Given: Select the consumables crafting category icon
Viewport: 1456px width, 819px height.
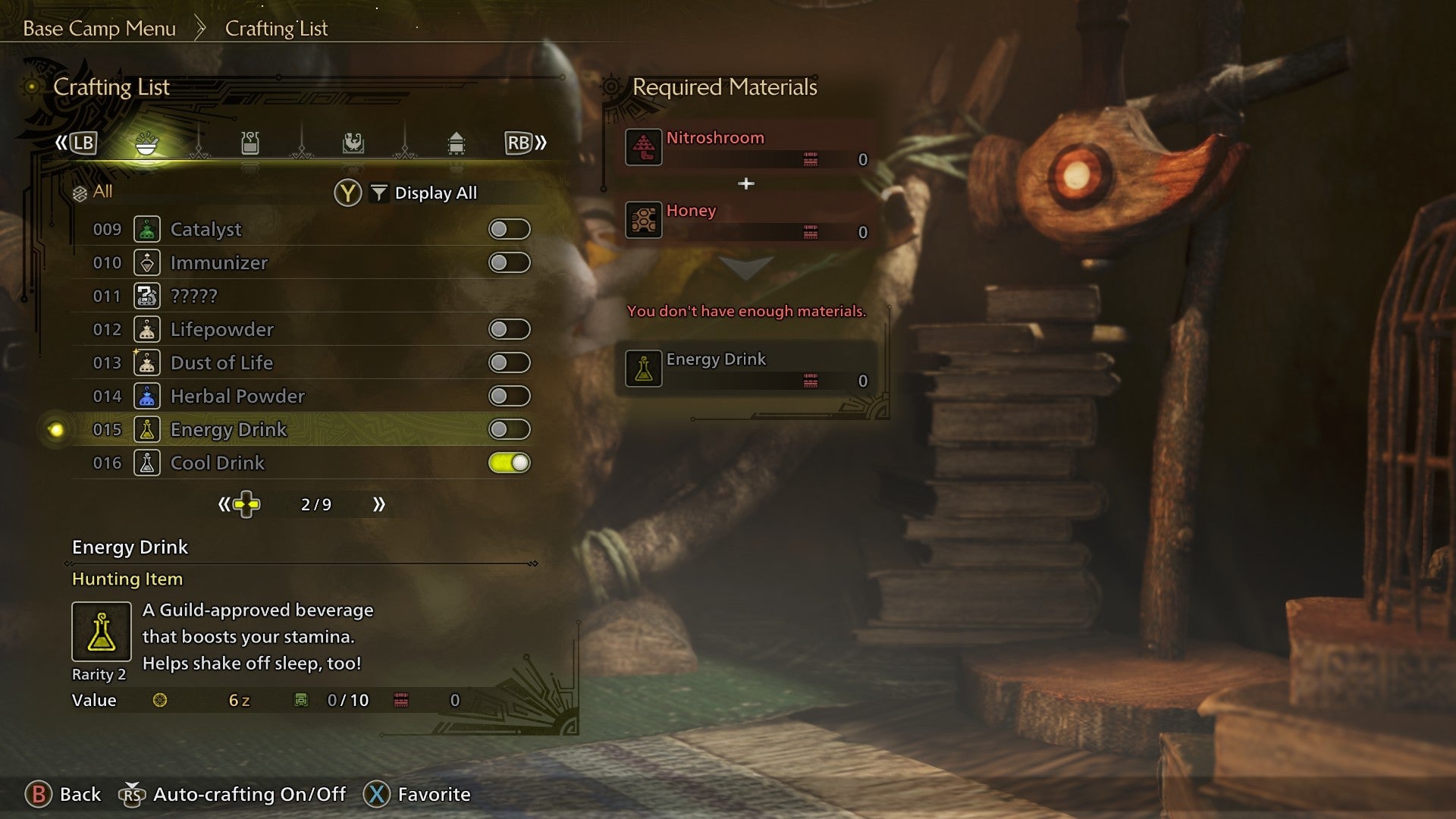Looking at the screenshot, I should click(x=148, y=144).
